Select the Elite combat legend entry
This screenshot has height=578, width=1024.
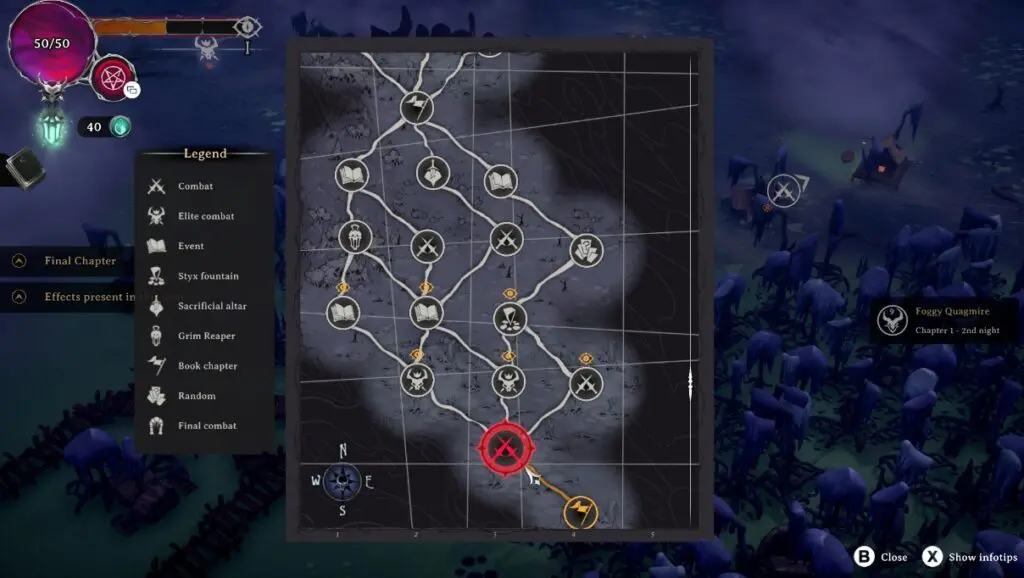(205, 216)
